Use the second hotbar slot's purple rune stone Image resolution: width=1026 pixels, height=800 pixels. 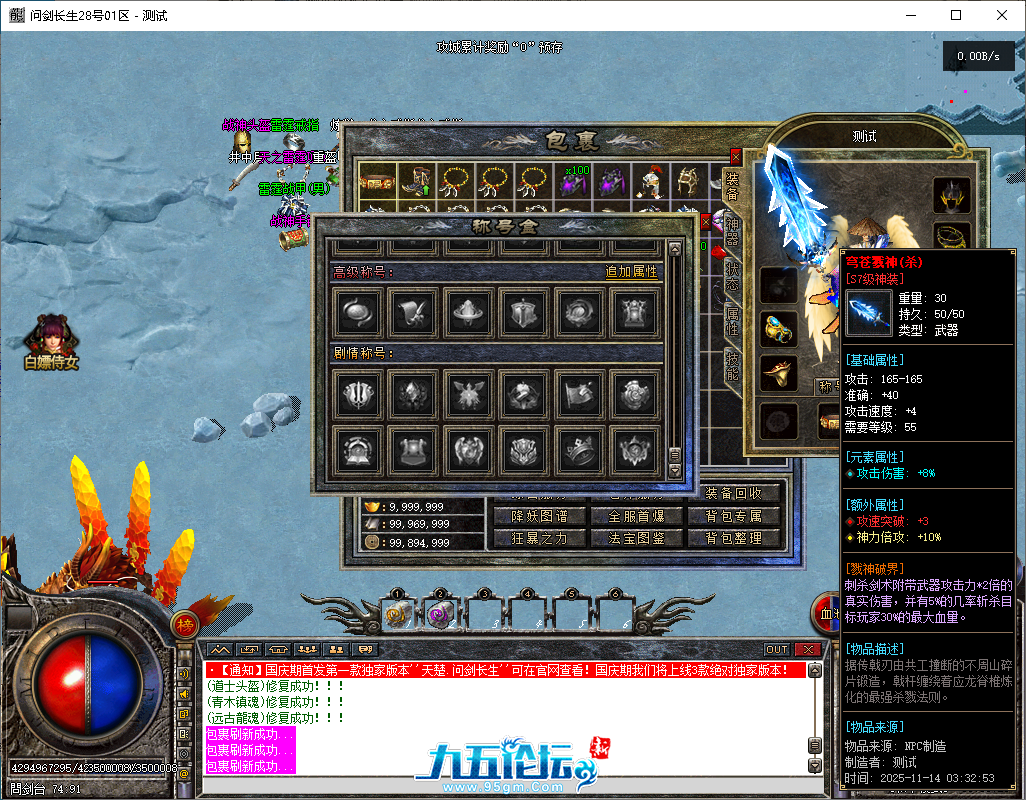point(440,614)
